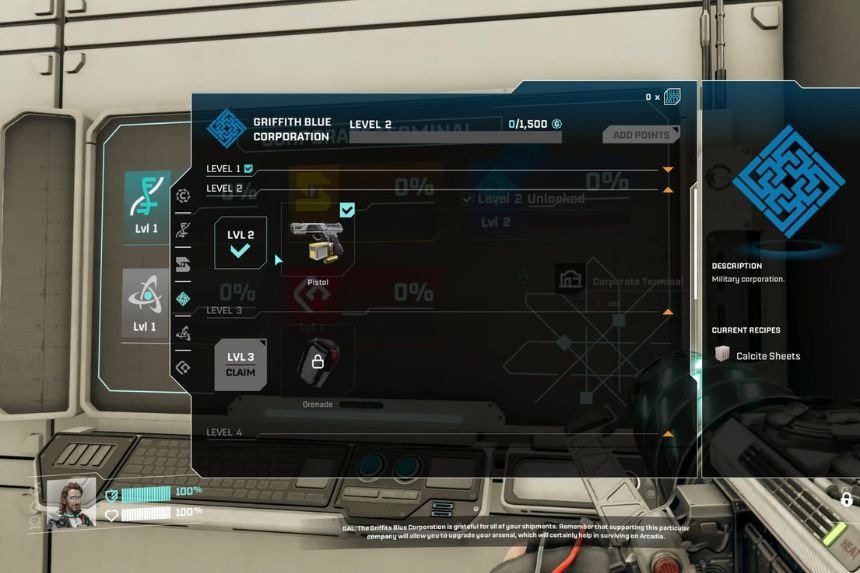
Task: Collapse the Level 1 section arrow
Action: (668, 169)
